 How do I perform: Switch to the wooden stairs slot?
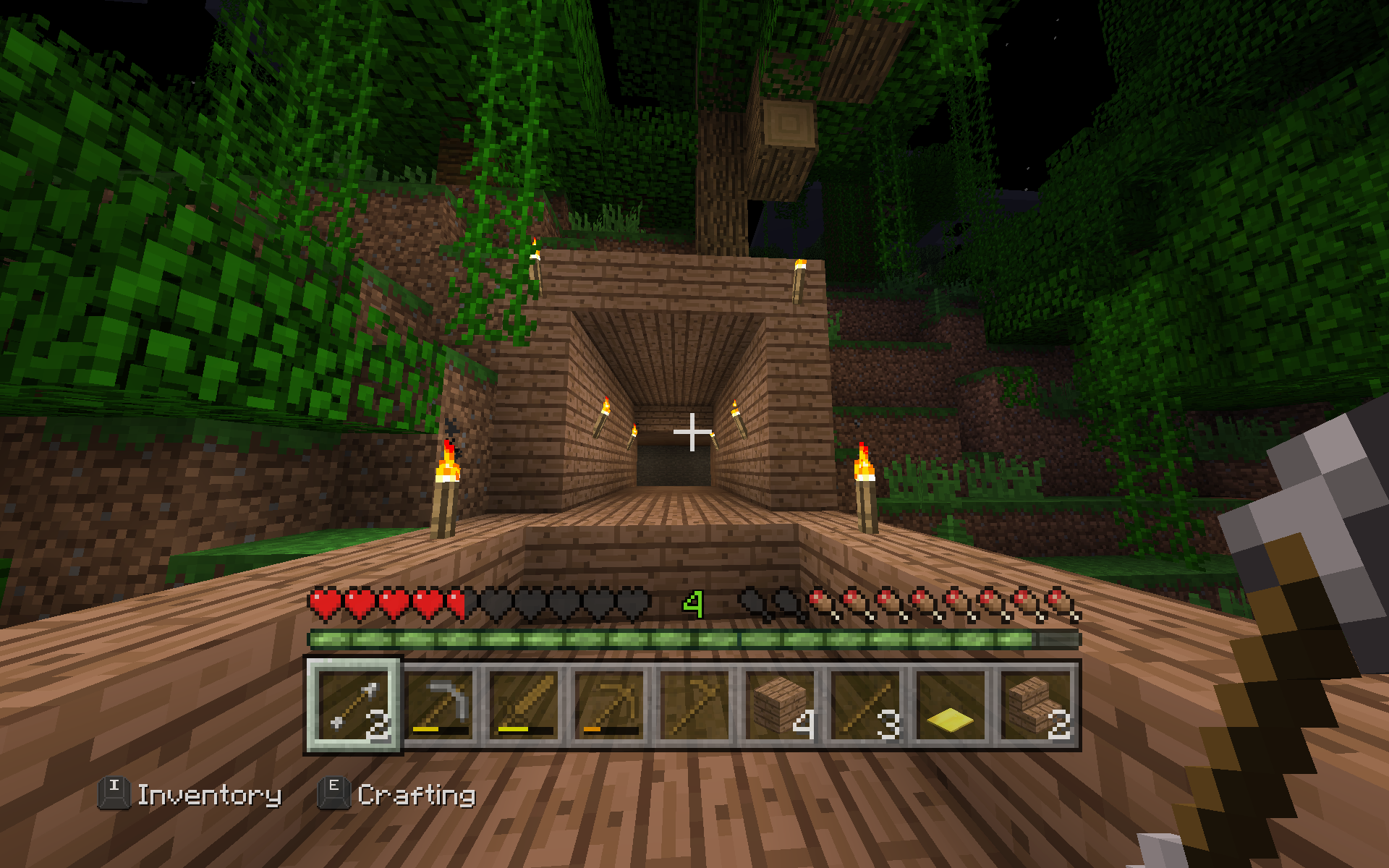(x=1036, y=705)
